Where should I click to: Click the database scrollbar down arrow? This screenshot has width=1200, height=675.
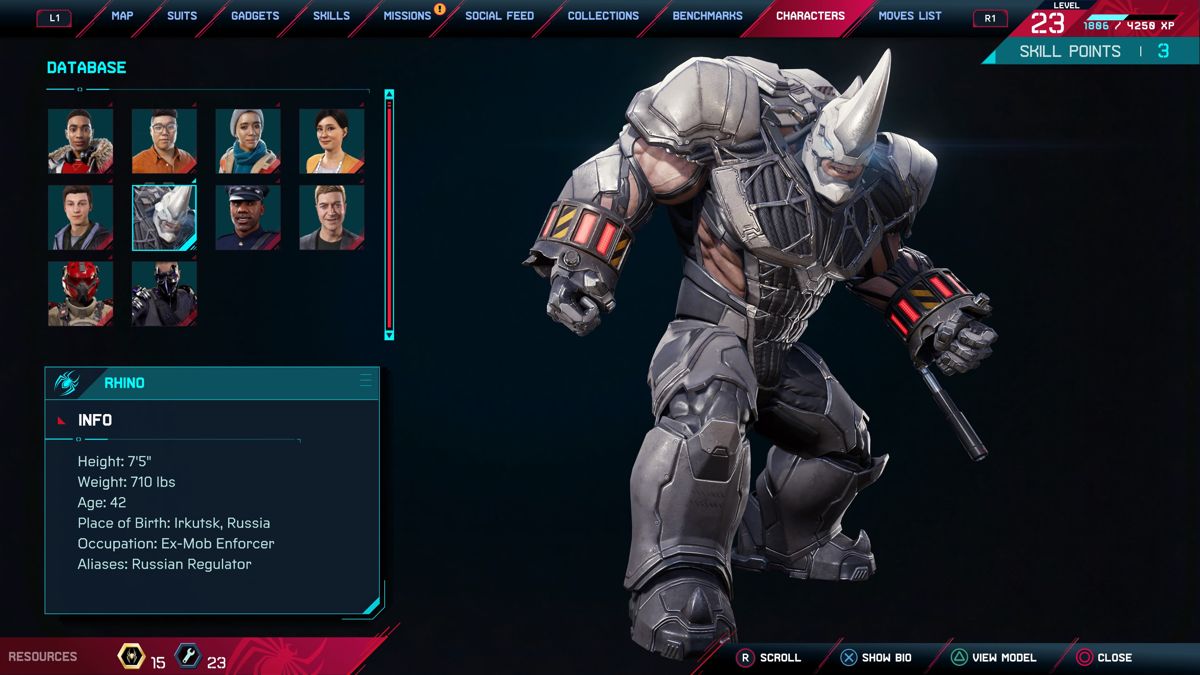(389, 335)
